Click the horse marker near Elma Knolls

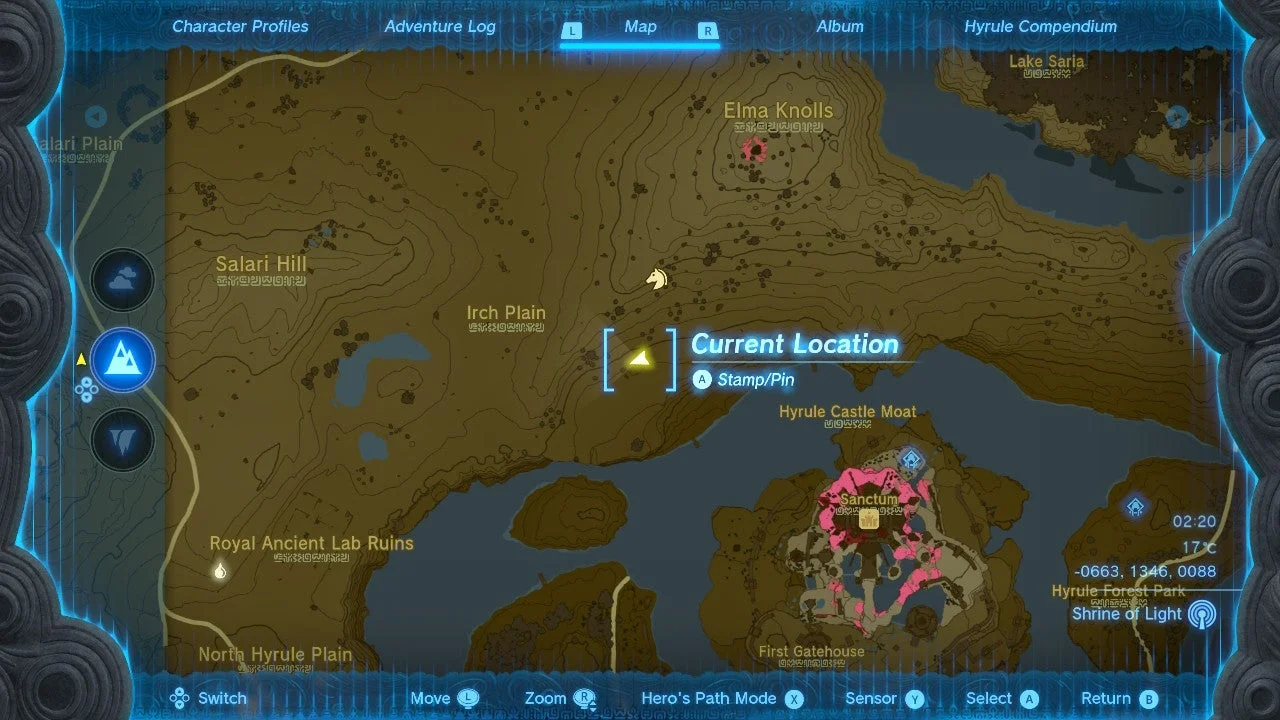(656, 279)
